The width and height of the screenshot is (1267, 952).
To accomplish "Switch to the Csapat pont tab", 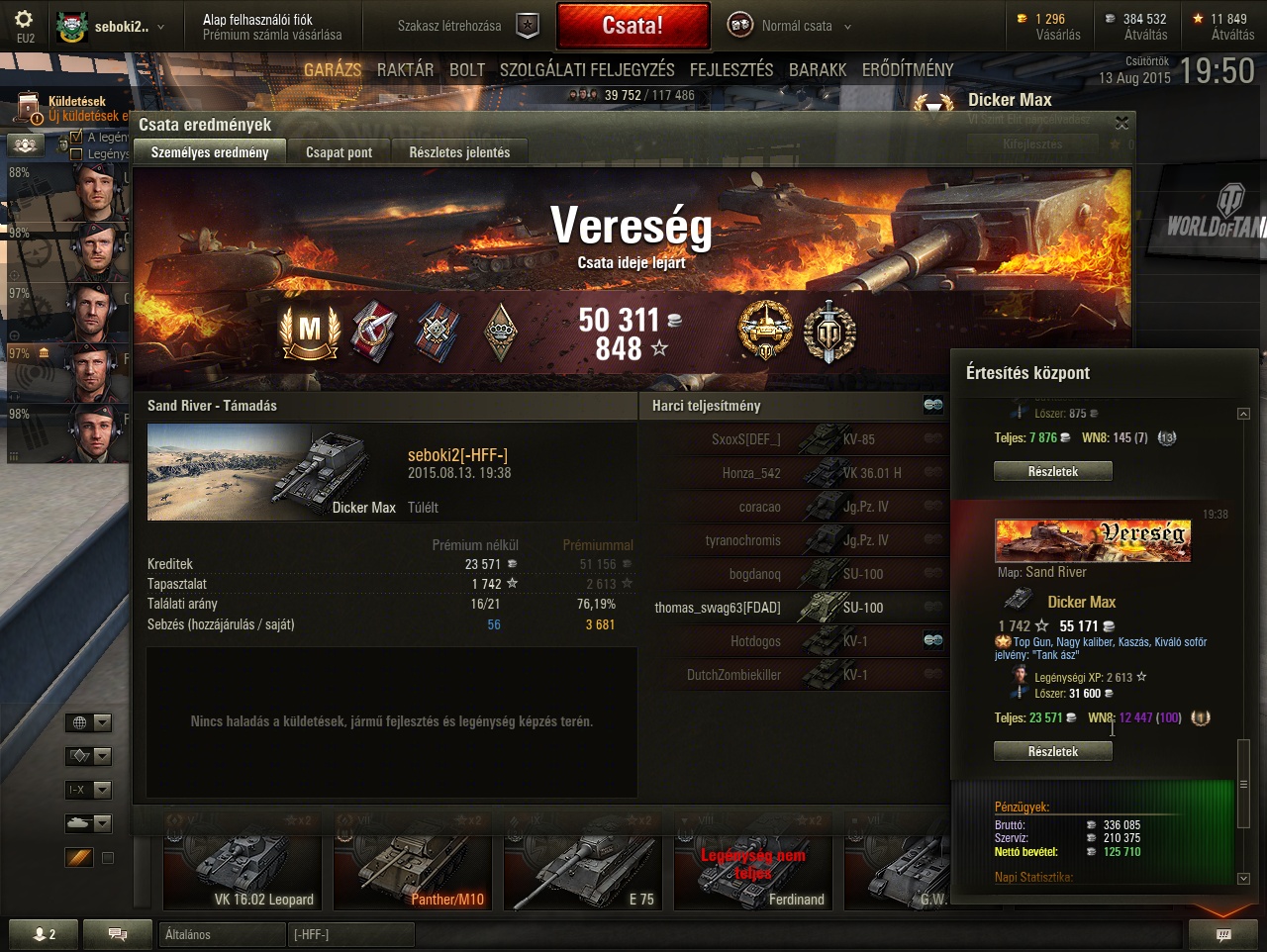I will pyautogui.click(x=339, y=152).
